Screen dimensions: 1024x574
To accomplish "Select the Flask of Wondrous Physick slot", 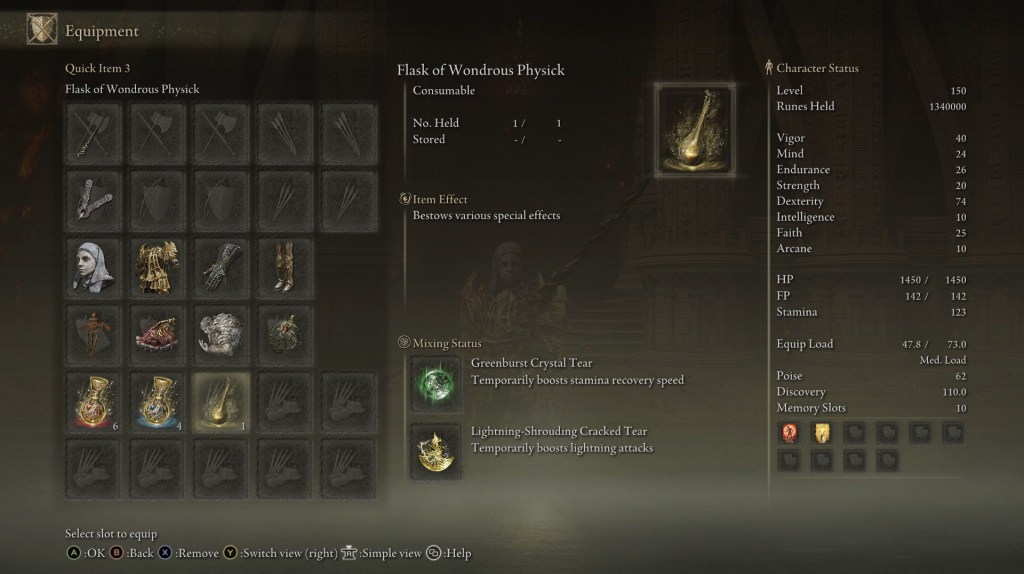I will [222, 402].
